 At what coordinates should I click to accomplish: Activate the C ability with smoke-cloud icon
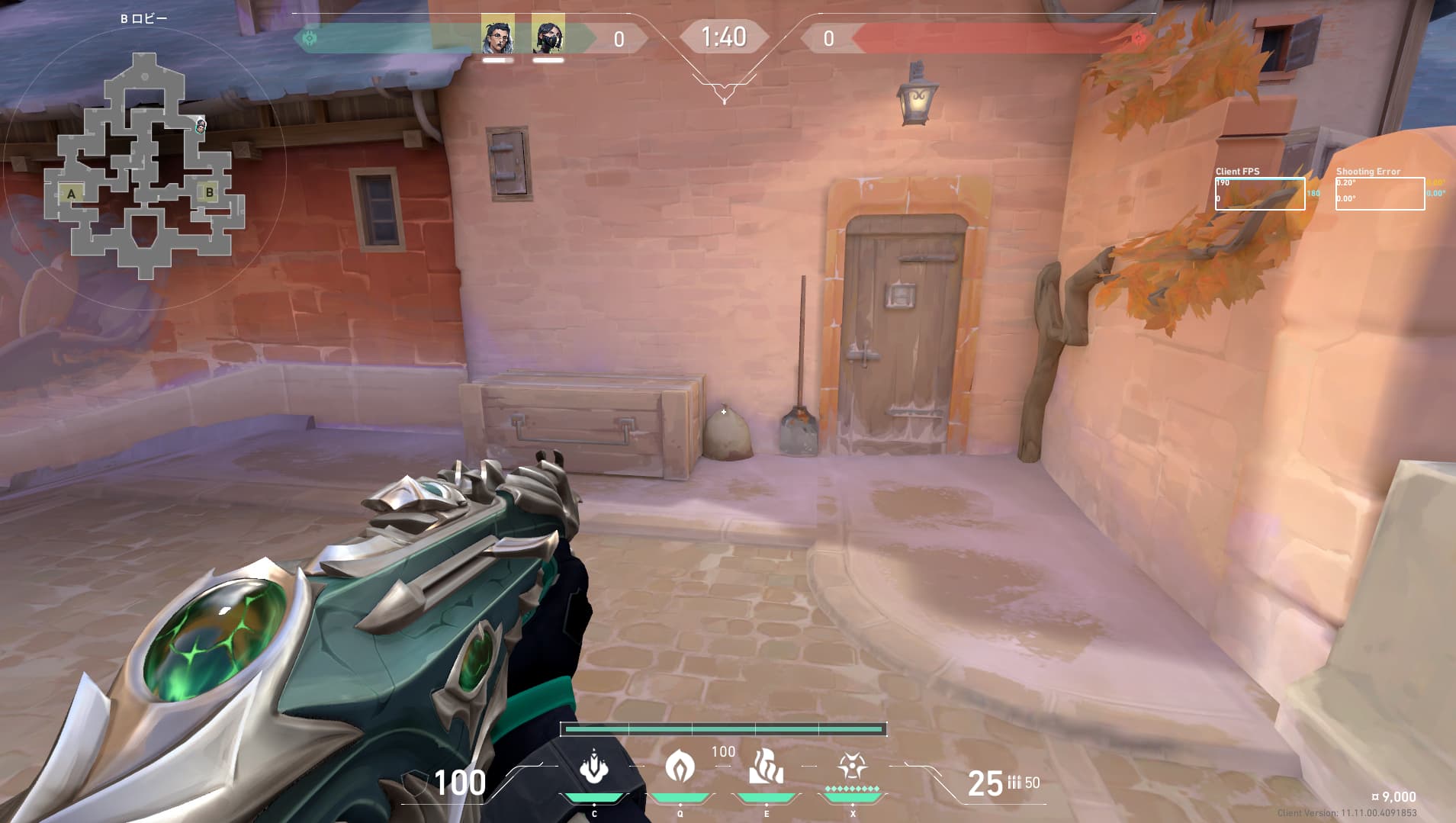(x=593, y=767)
